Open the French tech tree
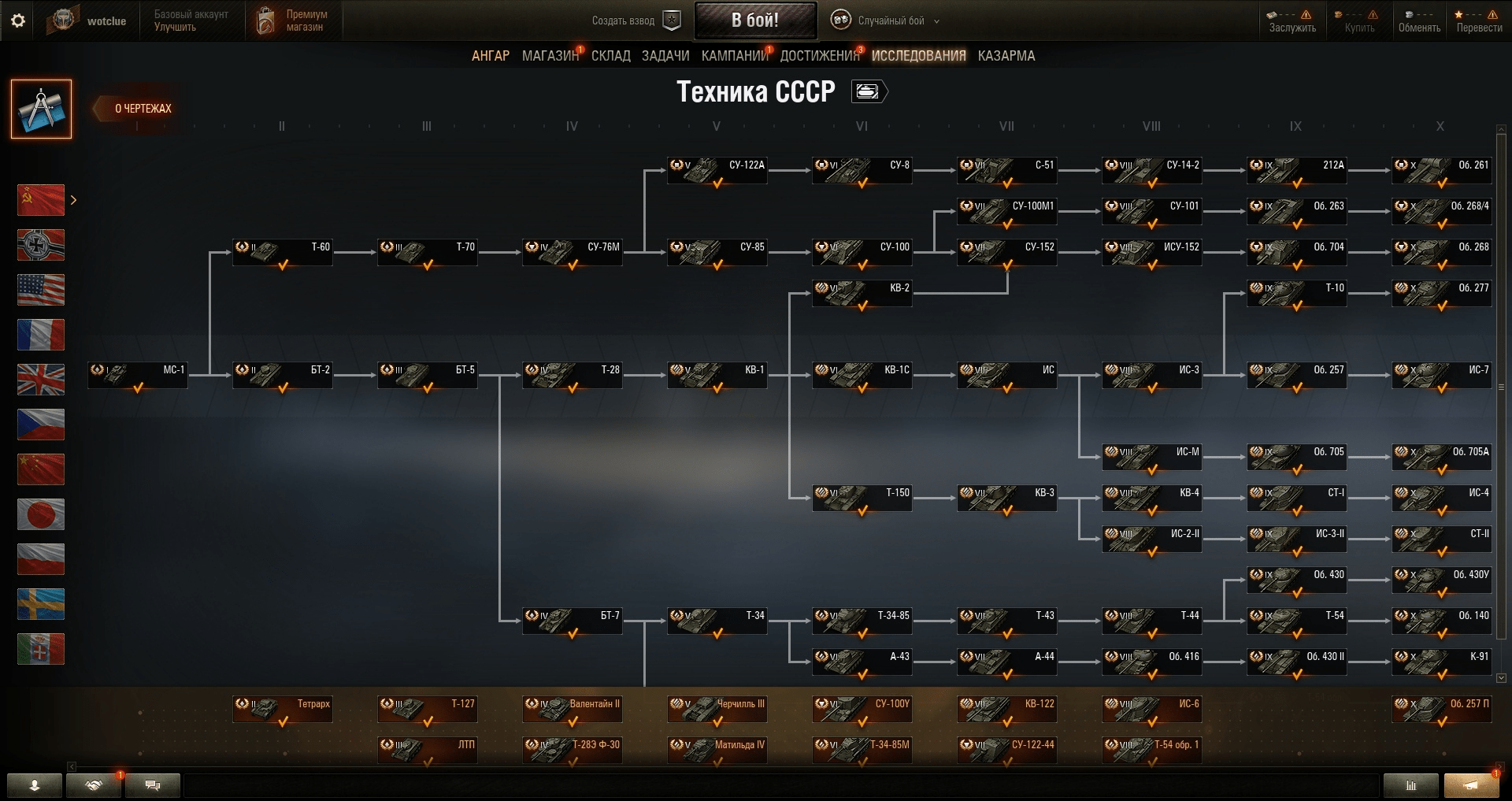1512x801 pixels. pos(41,335)
